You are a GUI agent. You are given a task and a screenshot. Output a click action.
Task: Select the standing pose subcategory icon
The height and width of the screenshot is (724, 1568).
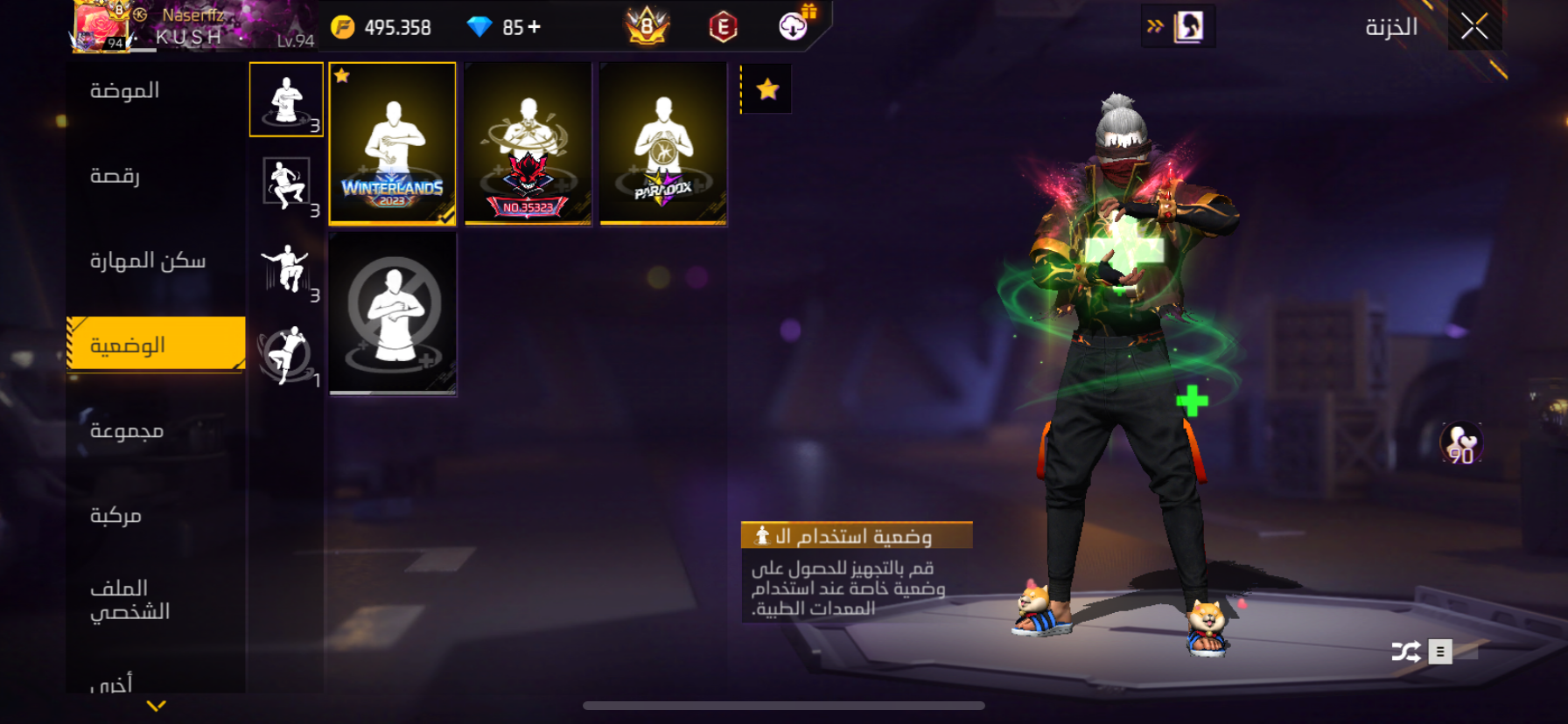[286, 100]
